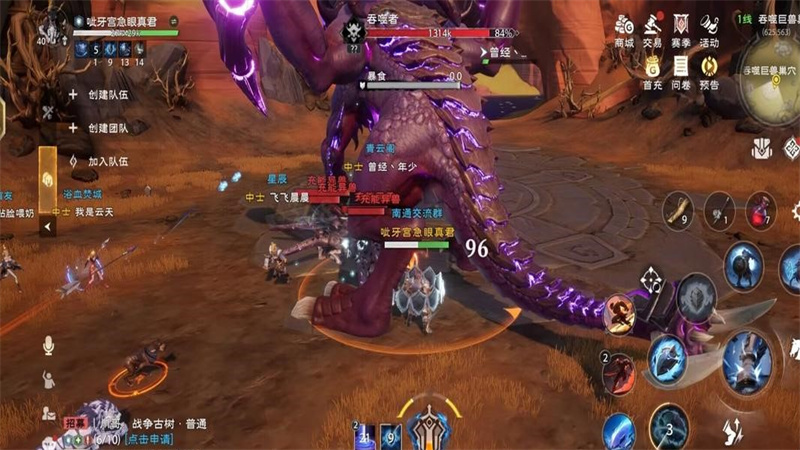Image resolution: width=800 pixels, height=450 pixels.
Task: Toggle the microphone voice chat icon
Action: click(47, 345)
